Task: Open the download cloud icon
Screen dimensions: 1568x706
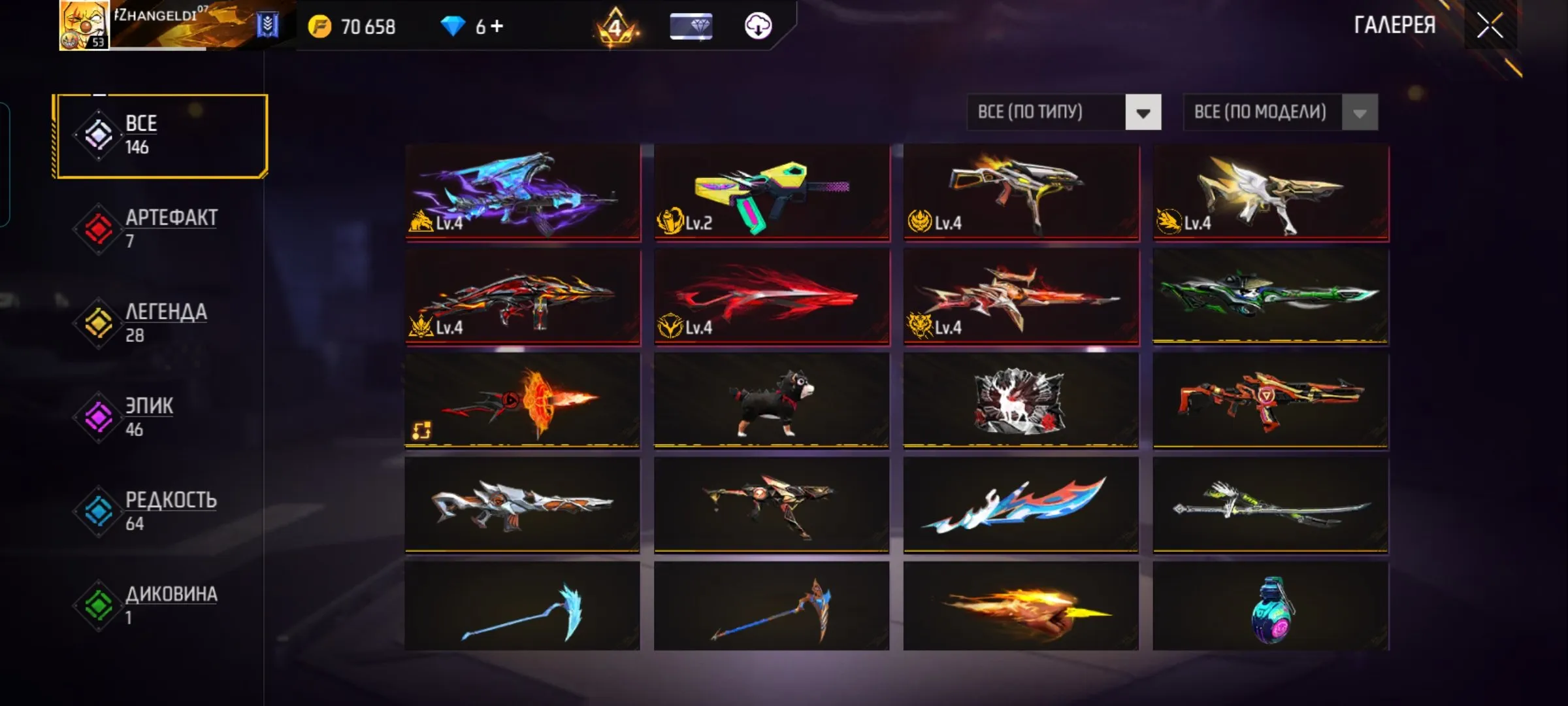Action: 757,27
